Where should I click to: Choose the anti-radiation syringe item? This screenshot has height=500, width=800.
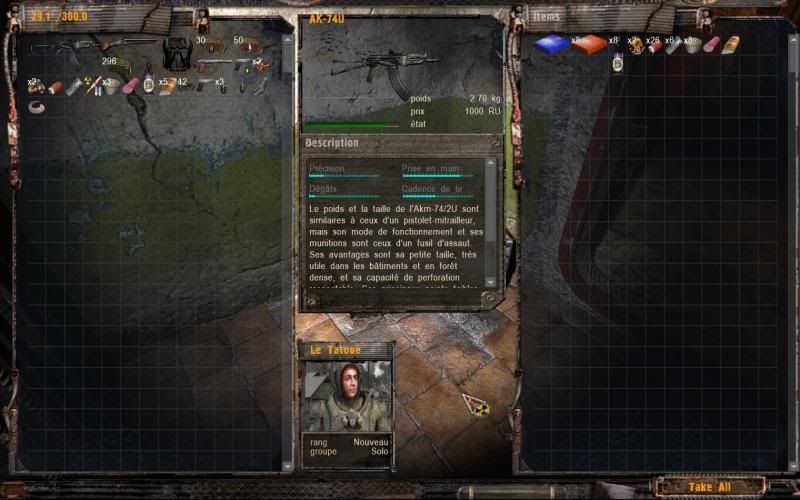click(92, 87)
